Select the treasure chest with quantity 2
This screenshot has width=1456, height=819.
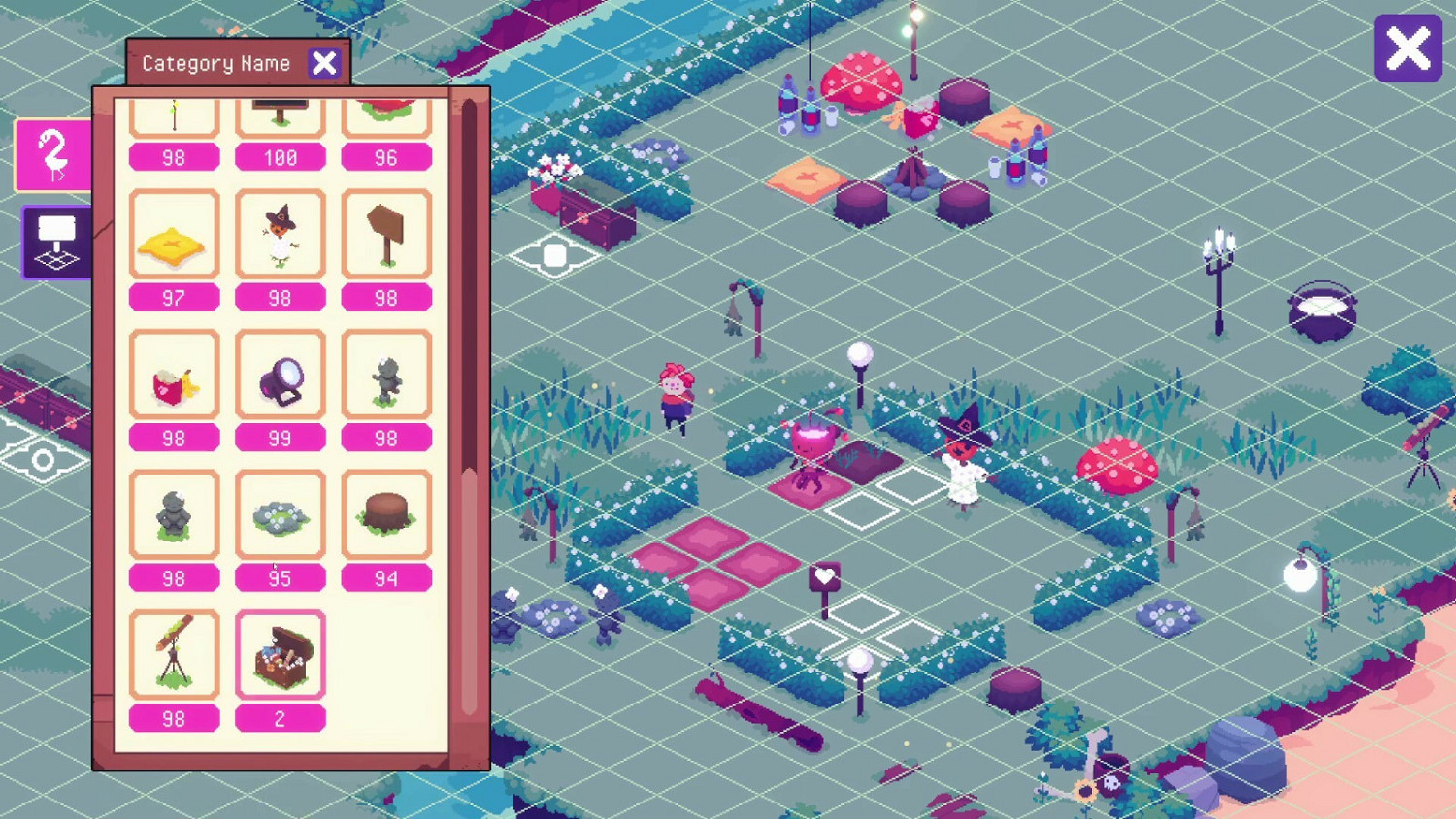(280, 653)
